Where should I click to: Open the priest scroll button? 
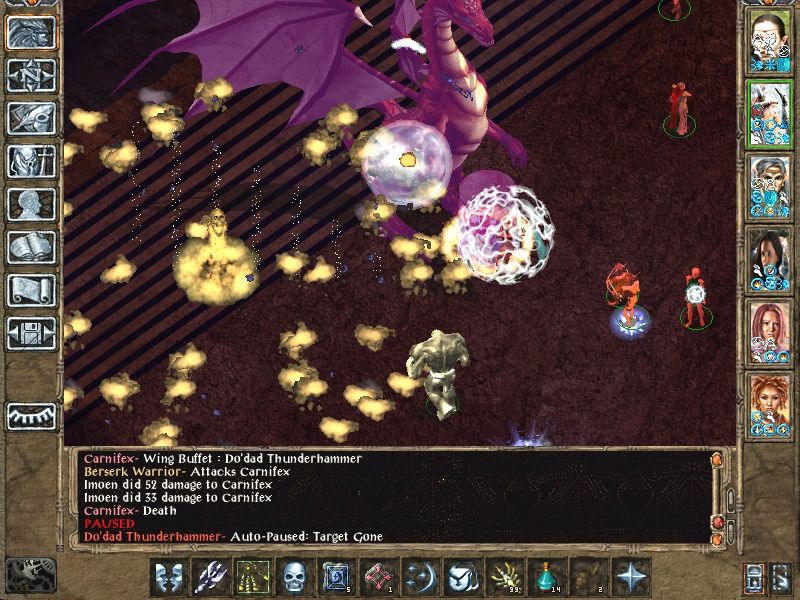30,289
